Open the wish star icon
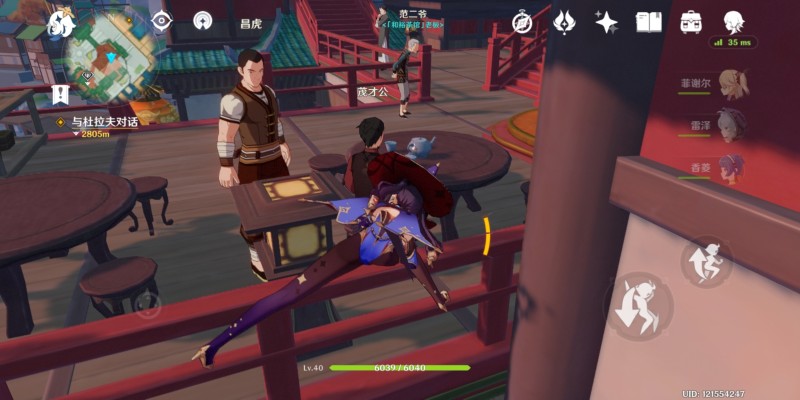This screenshot has width=800, height=400. coord(606,21)
